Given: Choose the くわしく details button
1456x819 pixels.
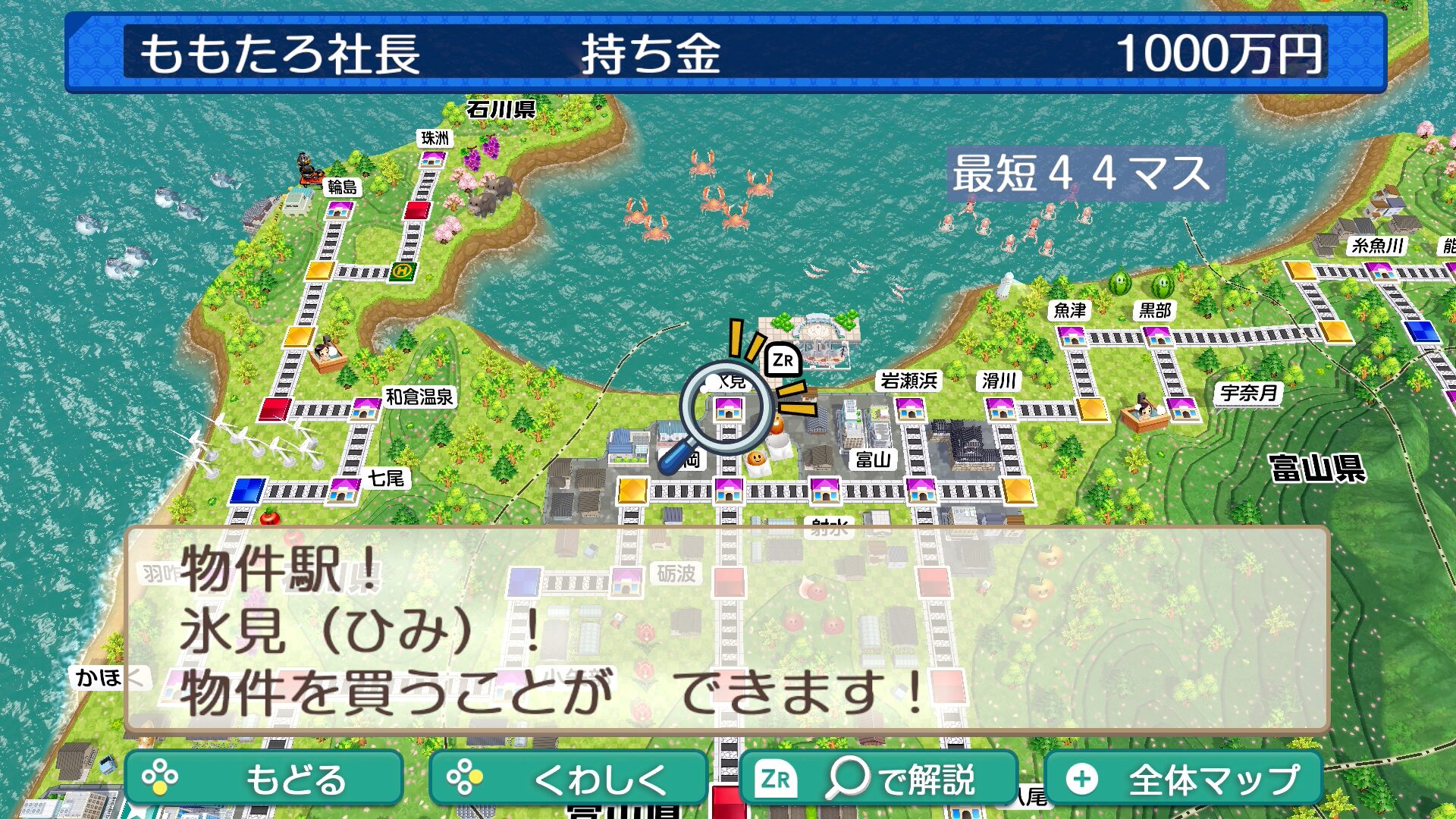Looking at the screenshot, I should (x=567, y=778).
